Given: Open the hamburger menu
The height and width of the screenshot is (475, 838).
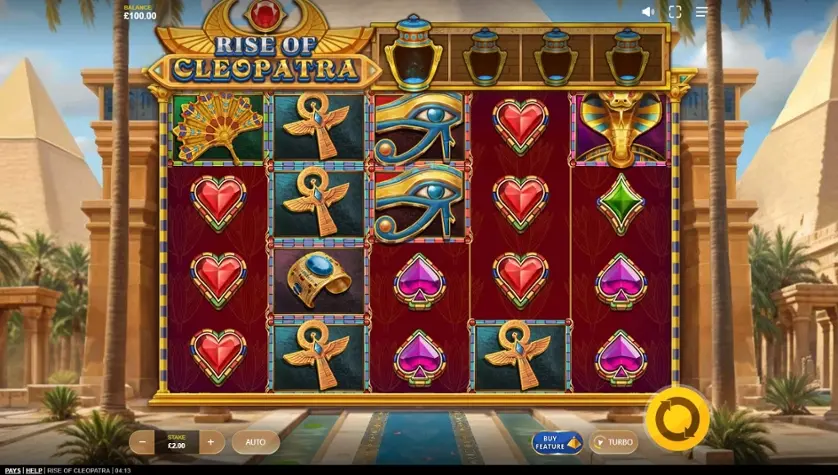Looking at the screenshot, I should (x=701, y=12).
